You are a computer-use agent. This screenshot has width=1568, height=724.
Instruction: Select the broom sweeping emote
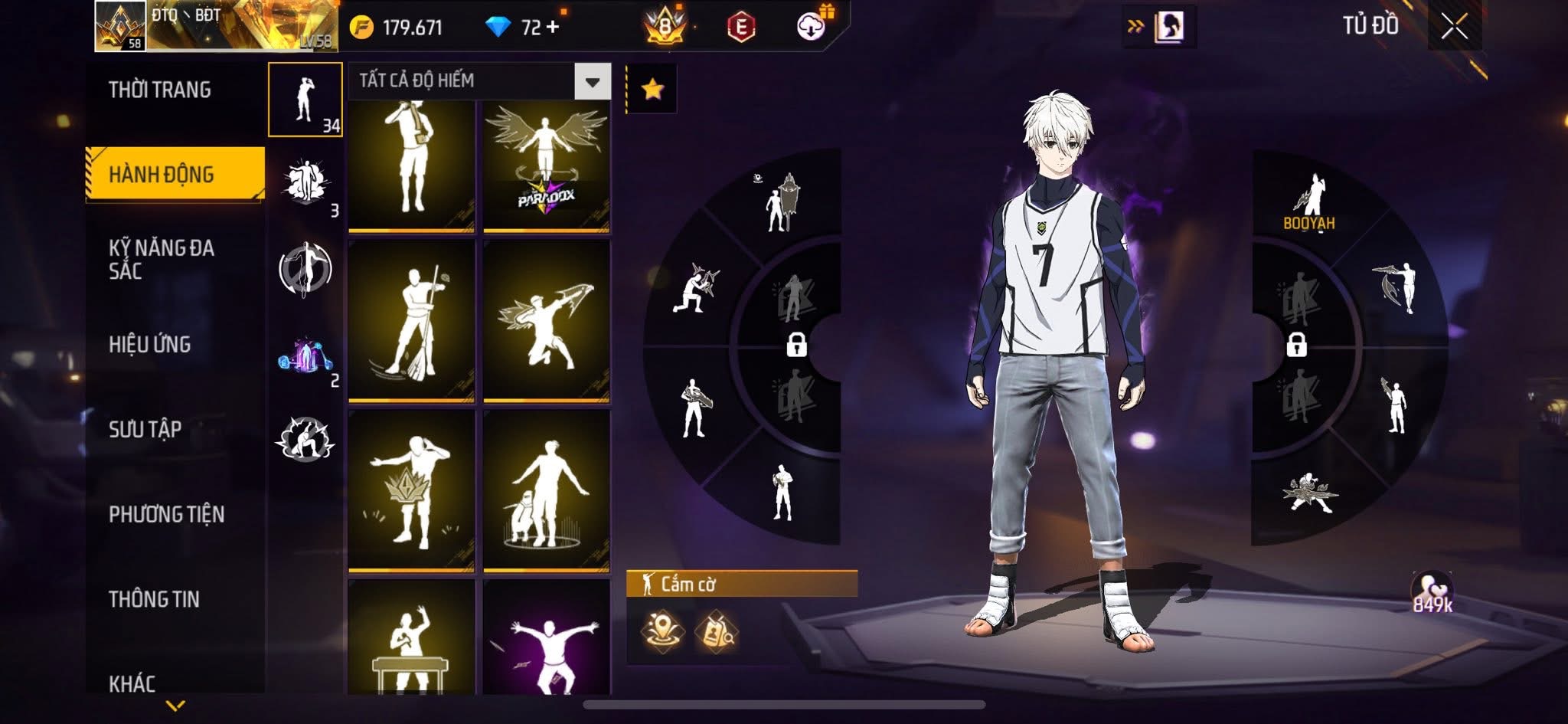[411, 321]
